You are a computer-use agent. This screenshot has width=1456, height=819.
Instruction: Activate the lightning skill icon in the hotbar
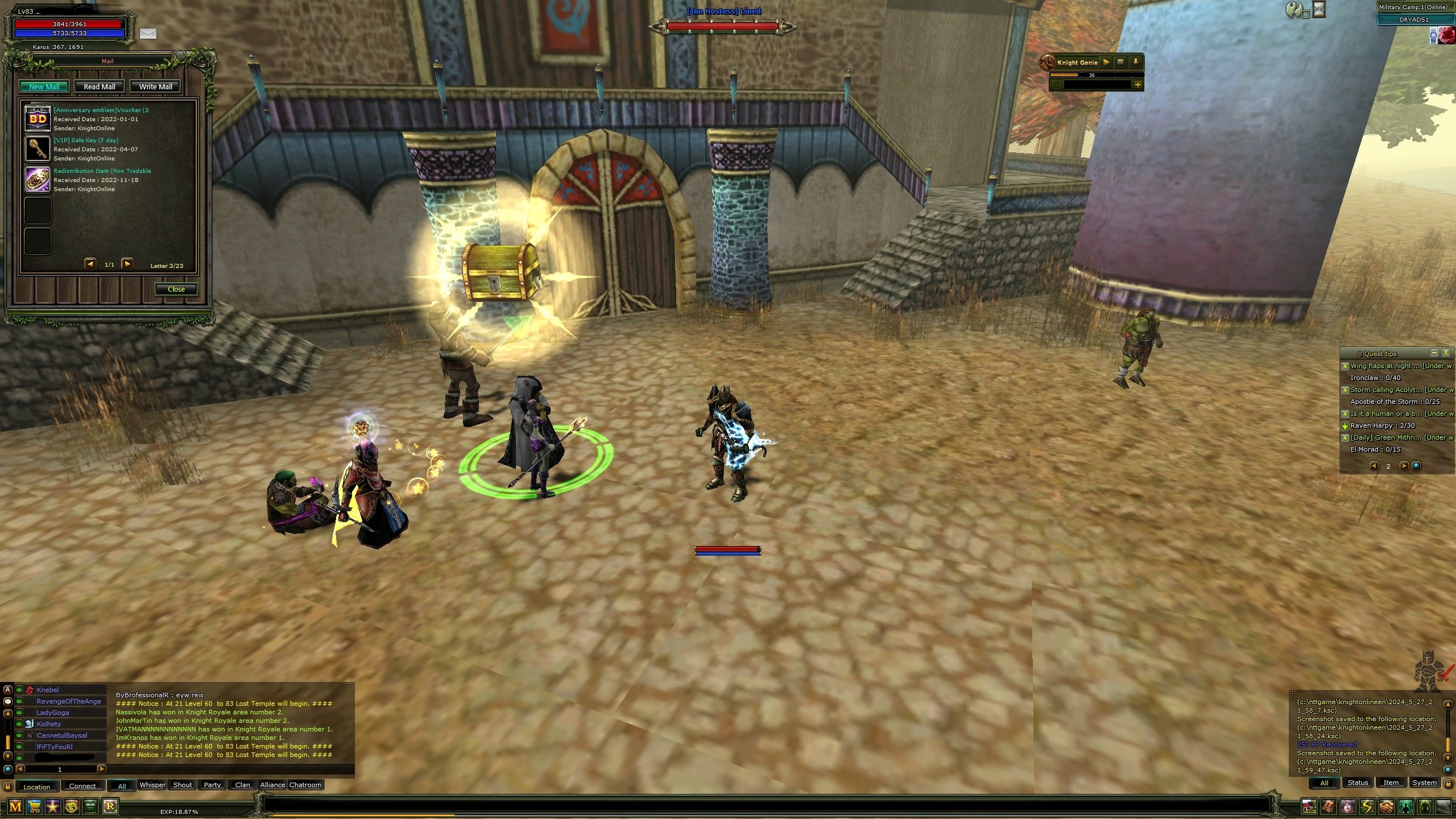point(1367,807)
